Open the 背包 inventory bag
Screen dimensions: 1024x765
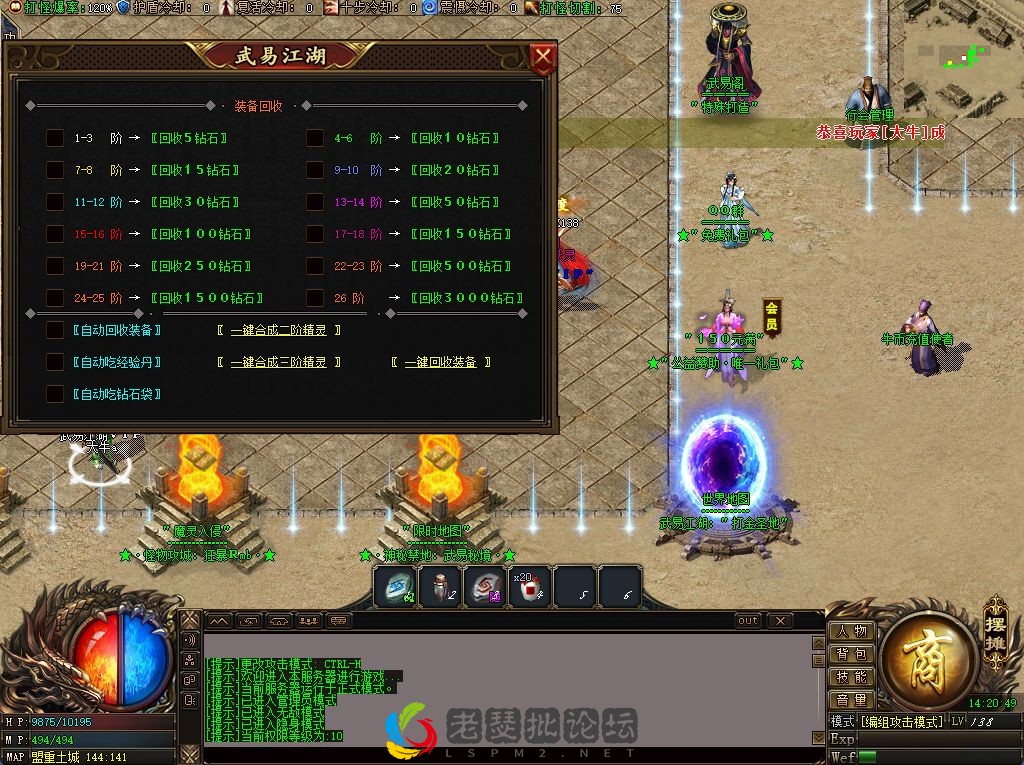click(852, 655)
